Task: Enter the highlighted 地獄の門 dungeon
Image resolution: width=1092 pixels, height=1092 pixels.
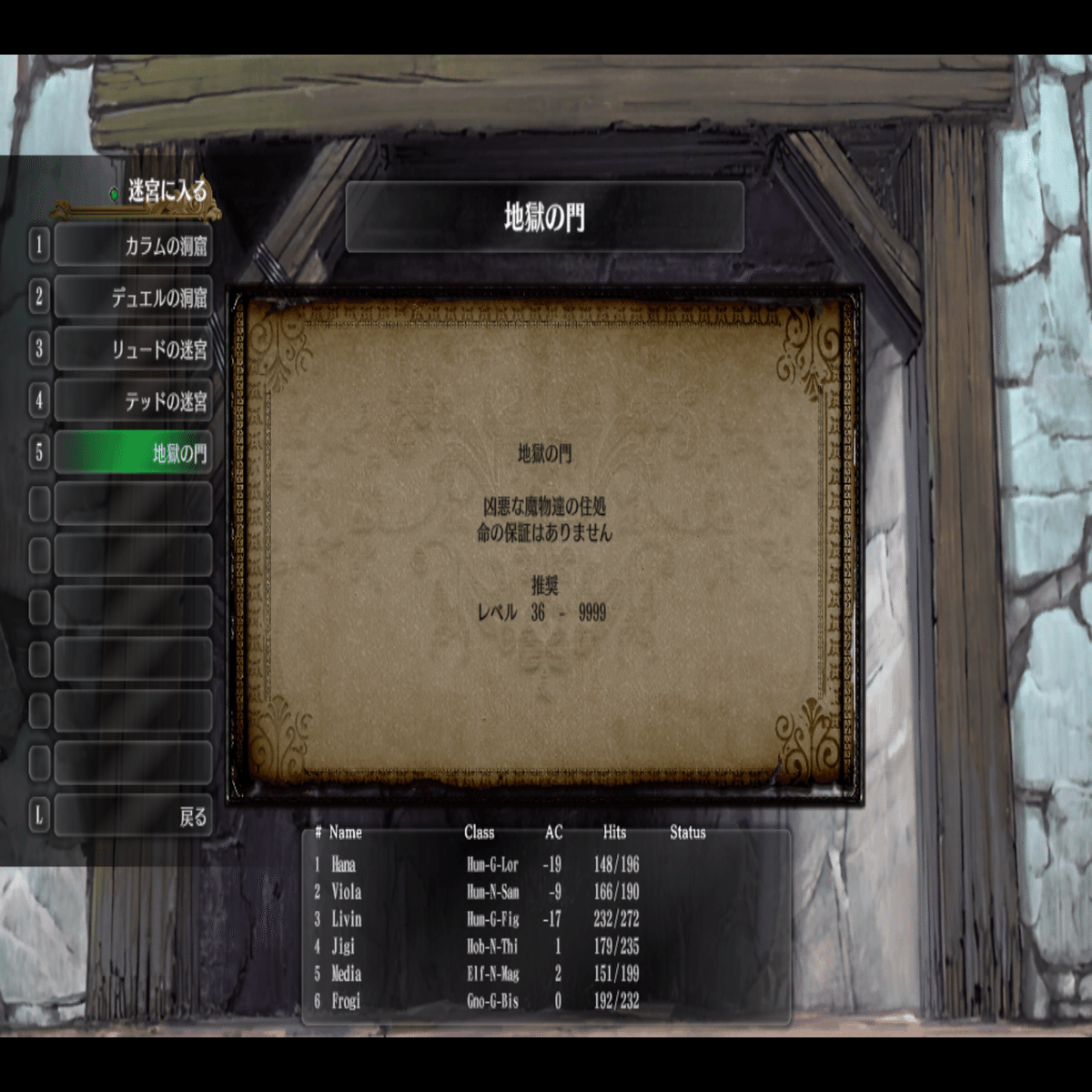Action: pyautogui.click(x=133, y=453)
